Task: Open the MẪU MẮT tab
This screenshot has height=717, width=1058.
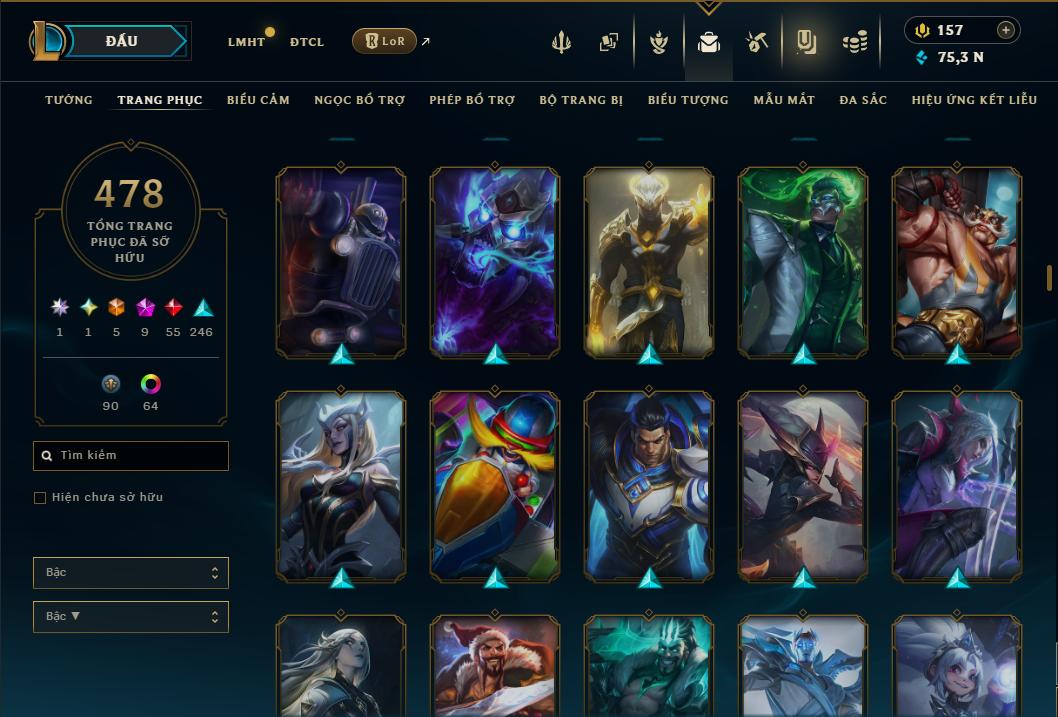Action: coord(784,100)
